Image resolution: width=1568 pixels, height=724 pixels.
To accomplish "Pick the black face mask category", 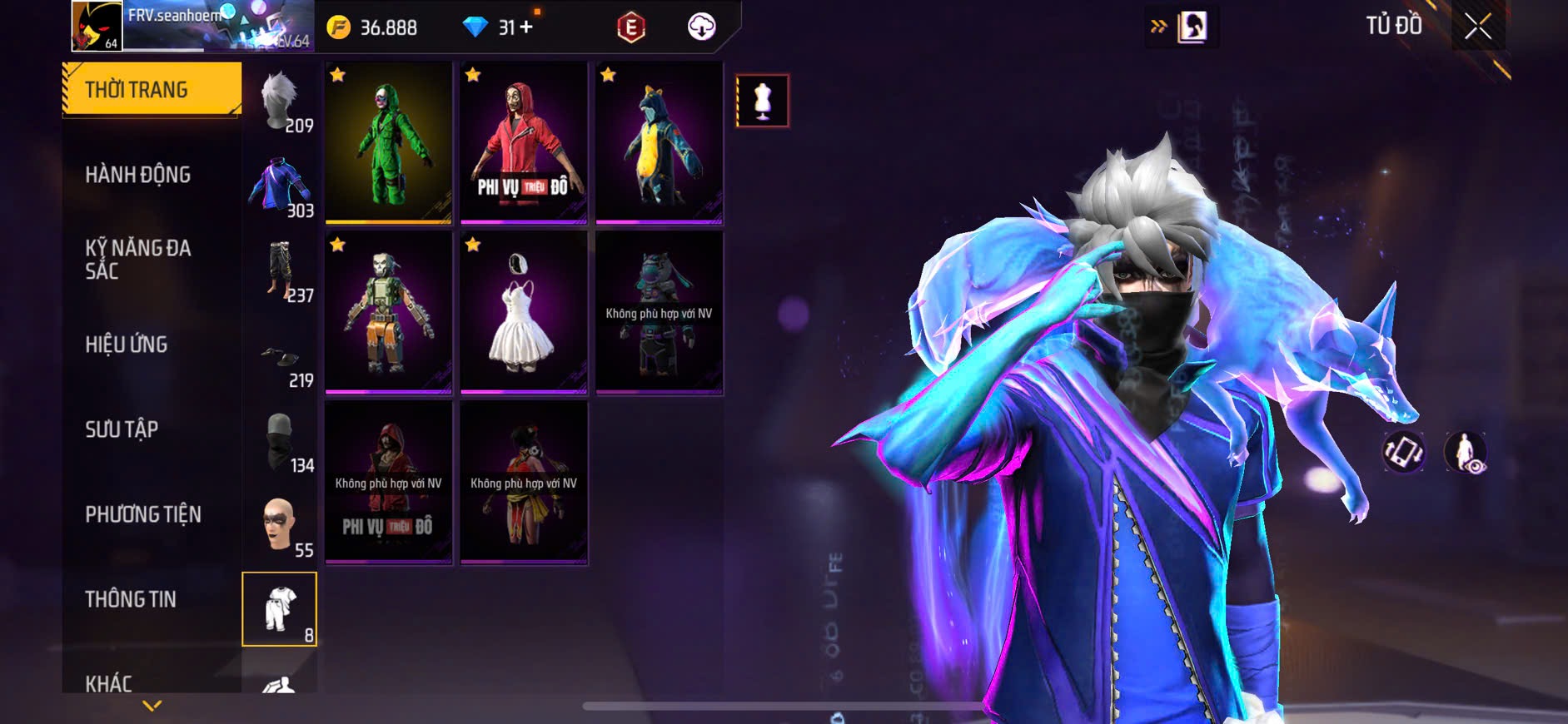I will coord(281,441).
